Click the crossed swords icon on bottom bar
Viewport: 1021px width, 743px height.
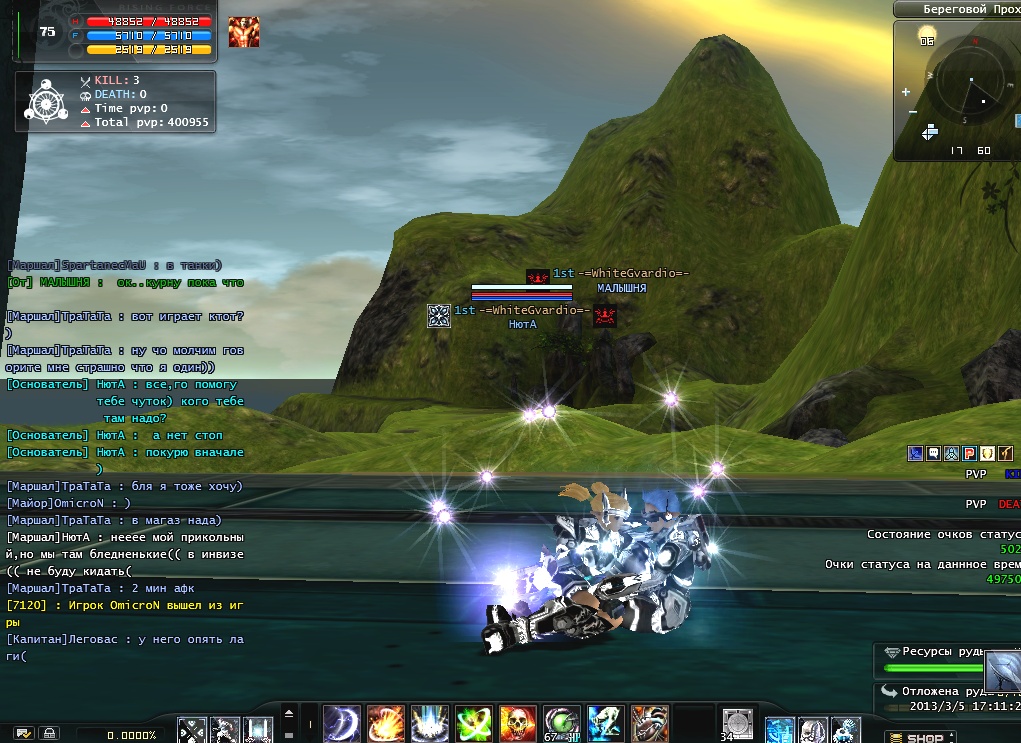192,729
